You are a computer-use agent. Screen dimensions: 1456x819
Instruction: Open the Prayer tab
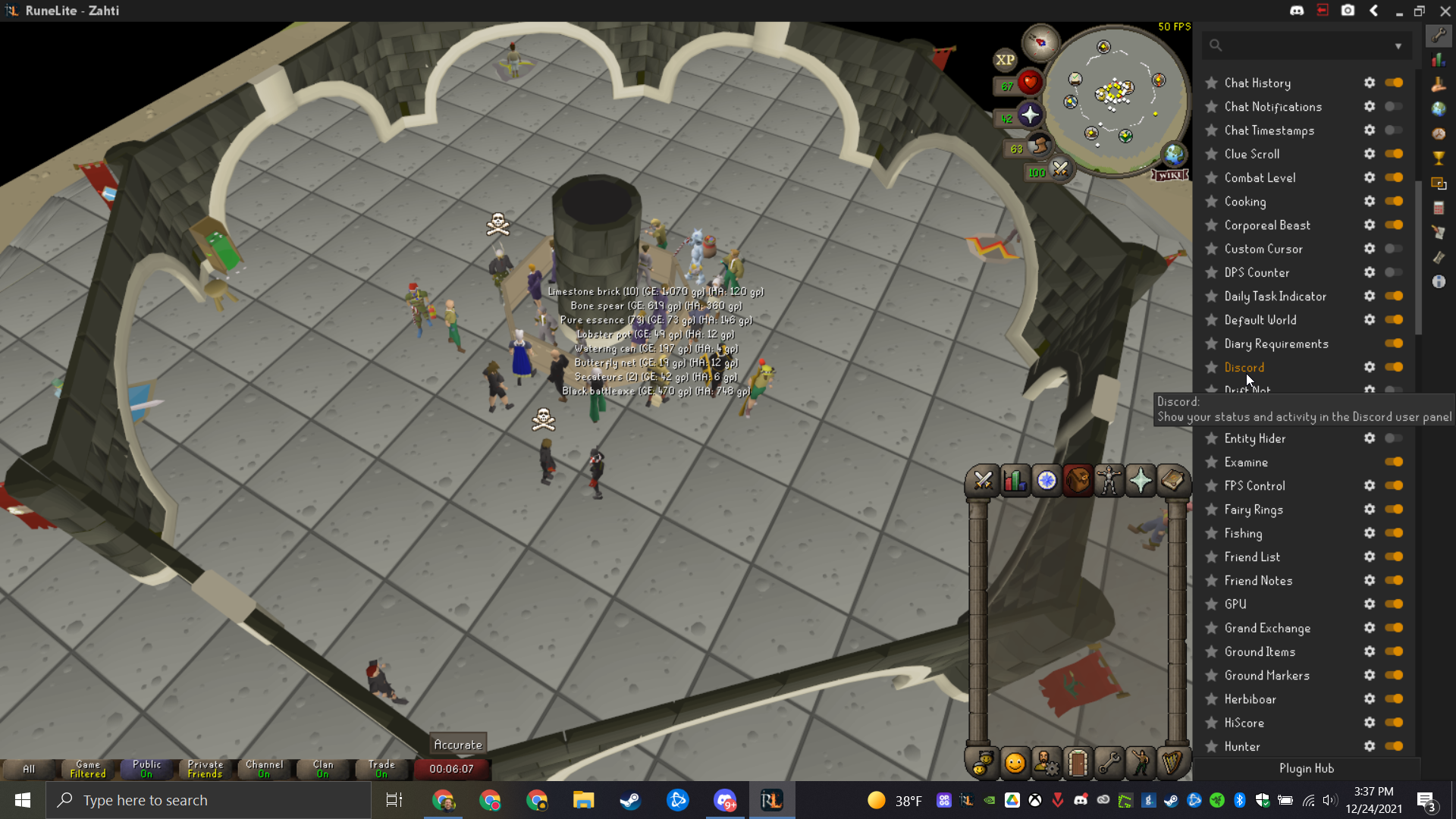pos(1141,481)
